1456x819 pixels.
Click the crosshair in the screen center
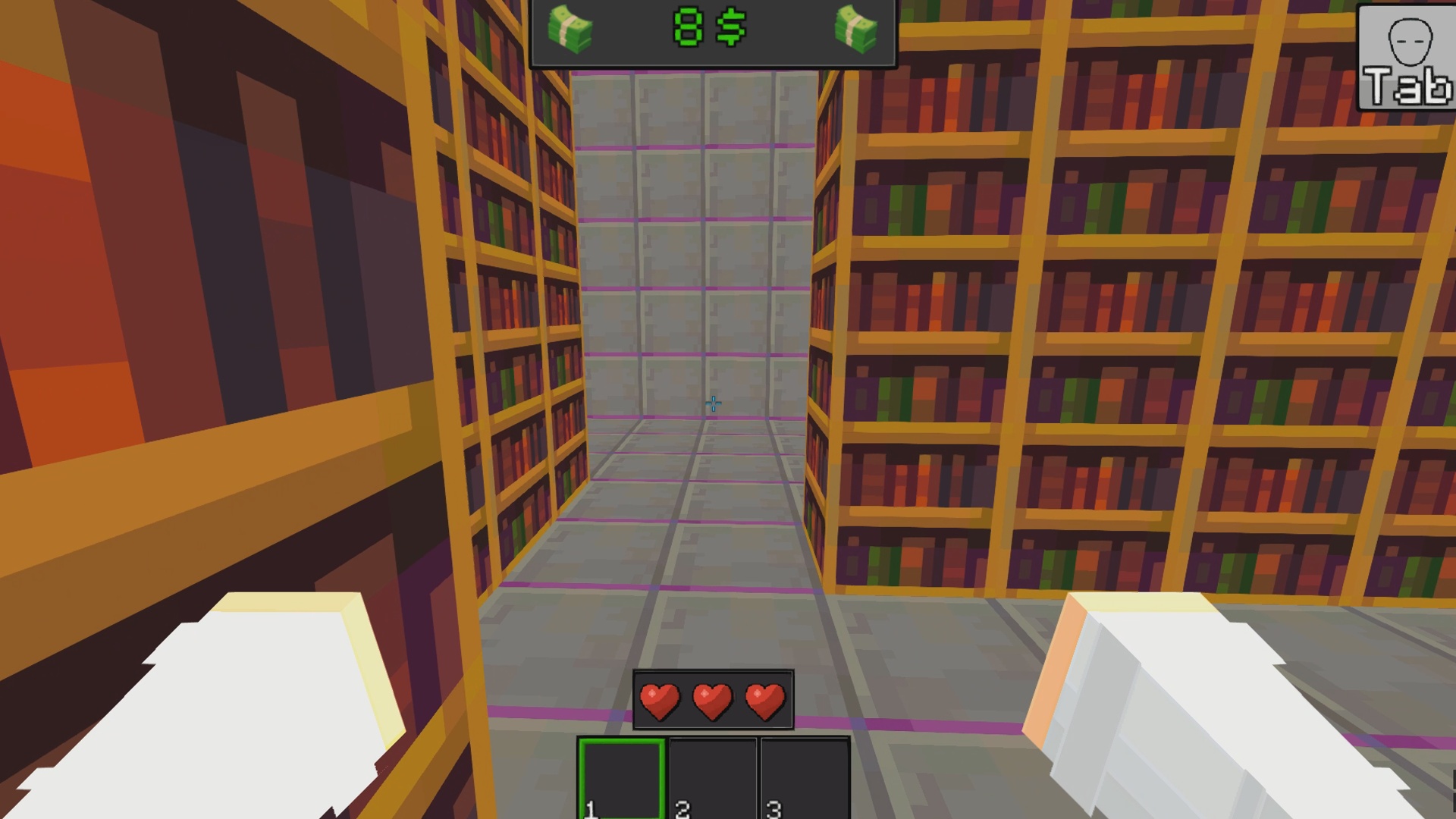pyautogui.click(x=713, y=403)
